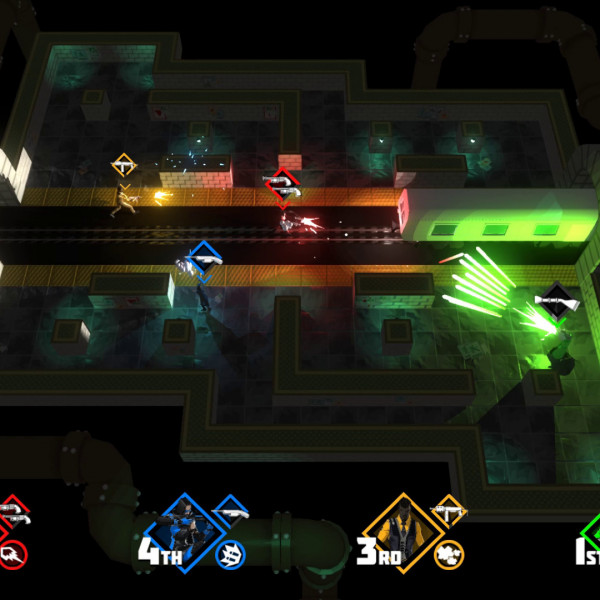Click the blue player's weapon diamond icon
This screenshot has height=600, width=600.
(230, 513)
